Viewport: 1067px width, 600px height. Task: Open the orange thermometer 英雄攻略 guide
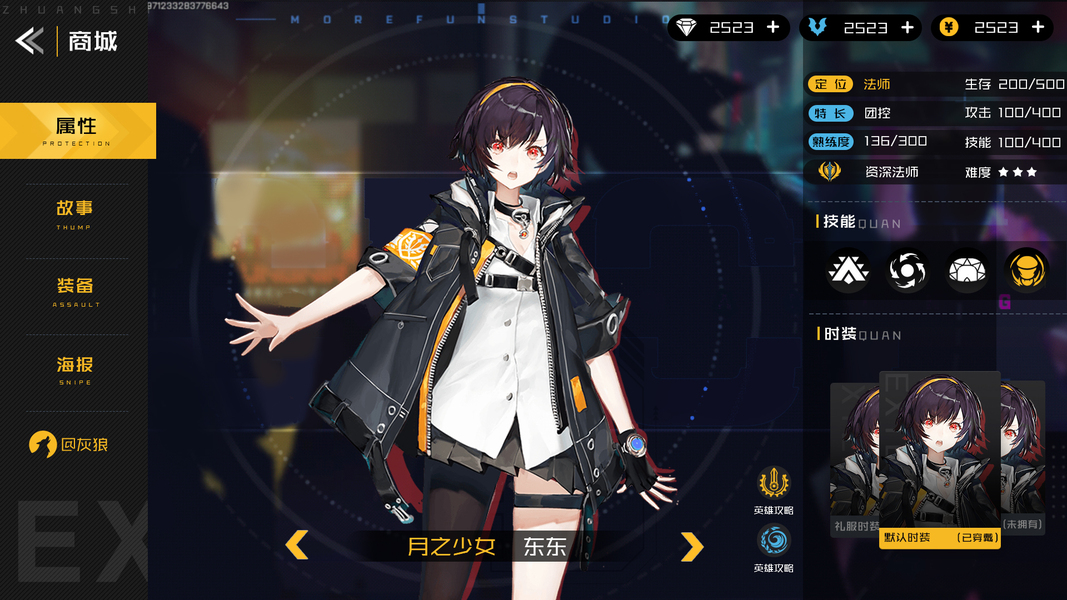click(x=773, y=486)
